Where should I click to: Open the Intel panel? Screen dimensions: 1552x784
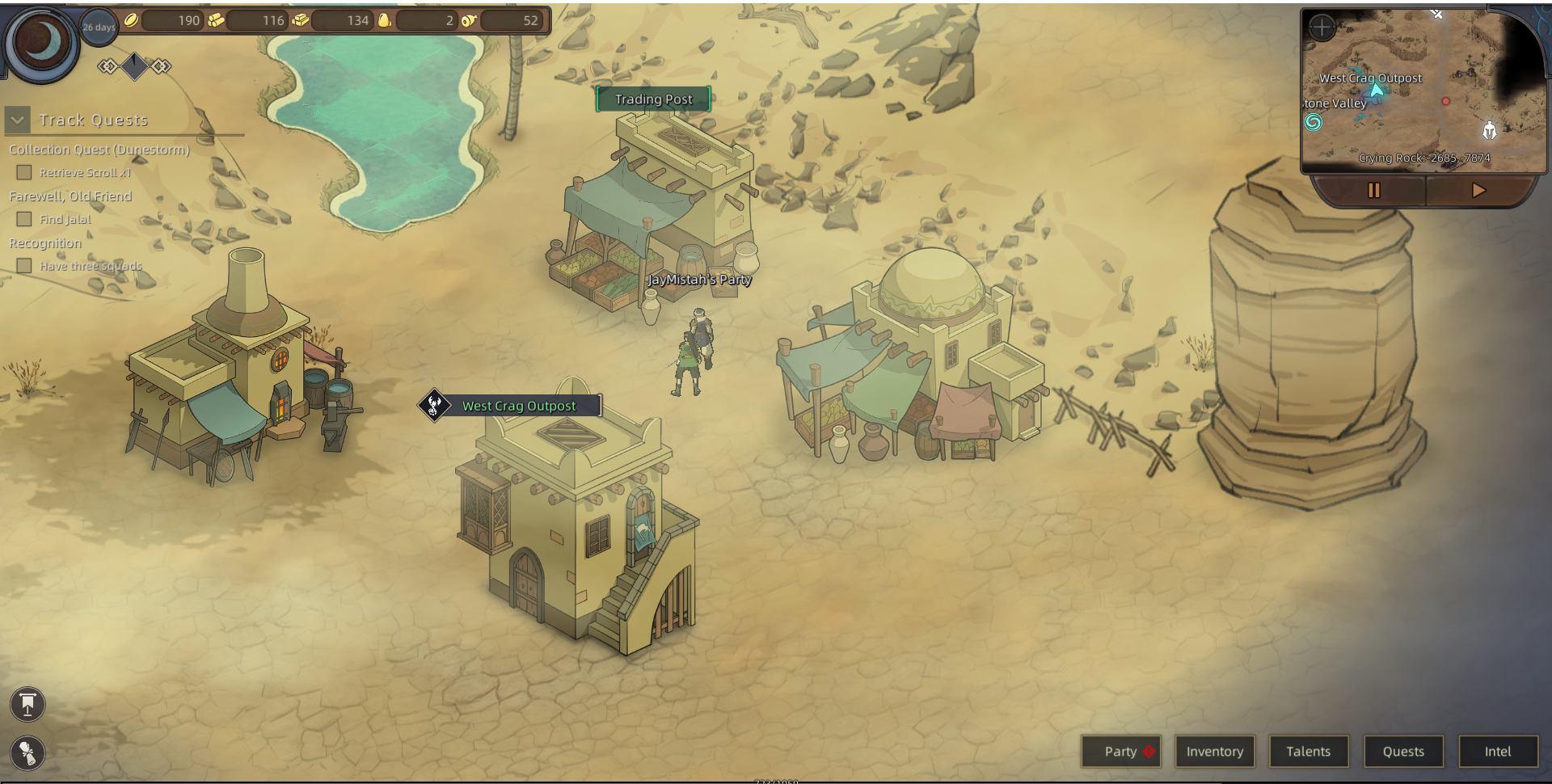pos(1497,752)
